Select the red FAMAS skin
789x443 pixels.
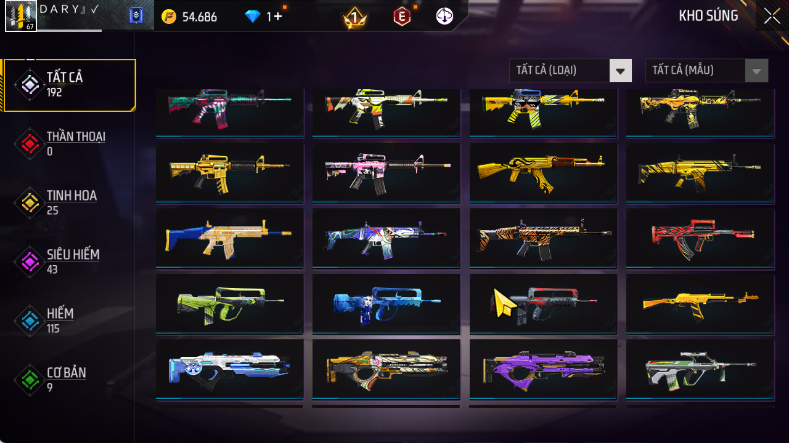coord(699,236)
